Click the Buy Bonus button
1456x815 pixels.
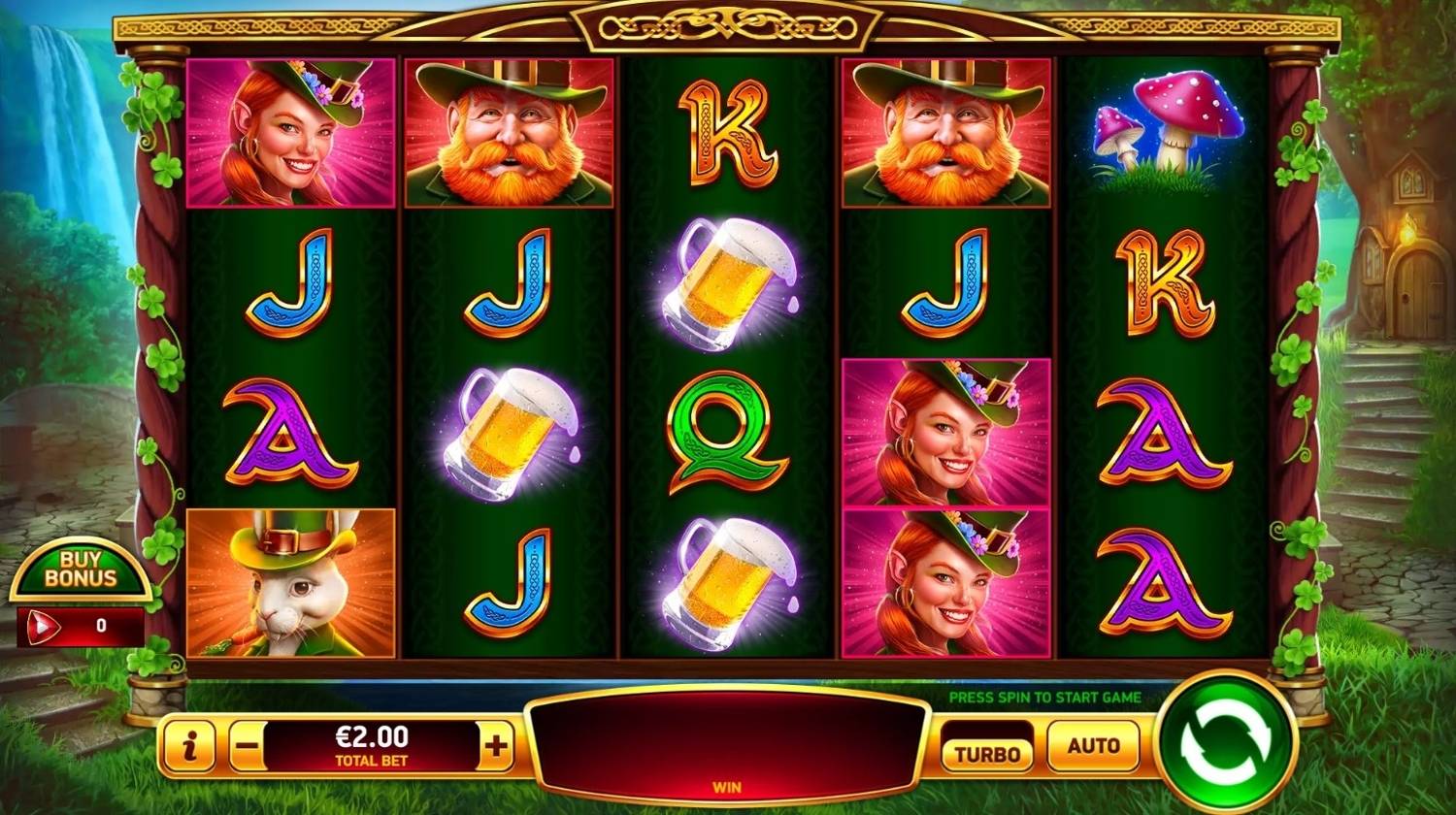tap(82, 570)
